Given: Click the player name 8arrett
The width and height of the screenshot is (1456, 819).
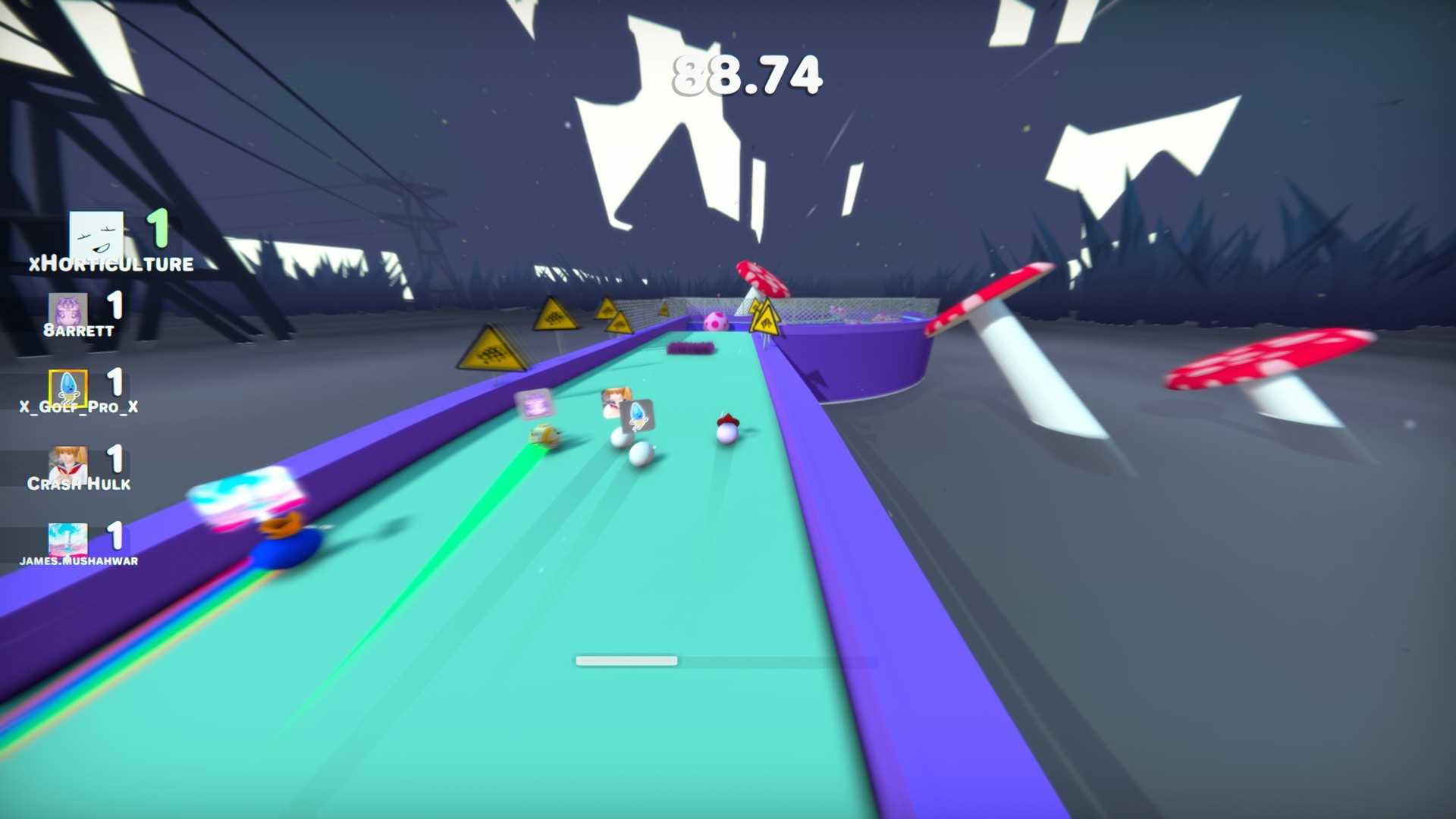Looking at the screenshot, I should (78, 330).
